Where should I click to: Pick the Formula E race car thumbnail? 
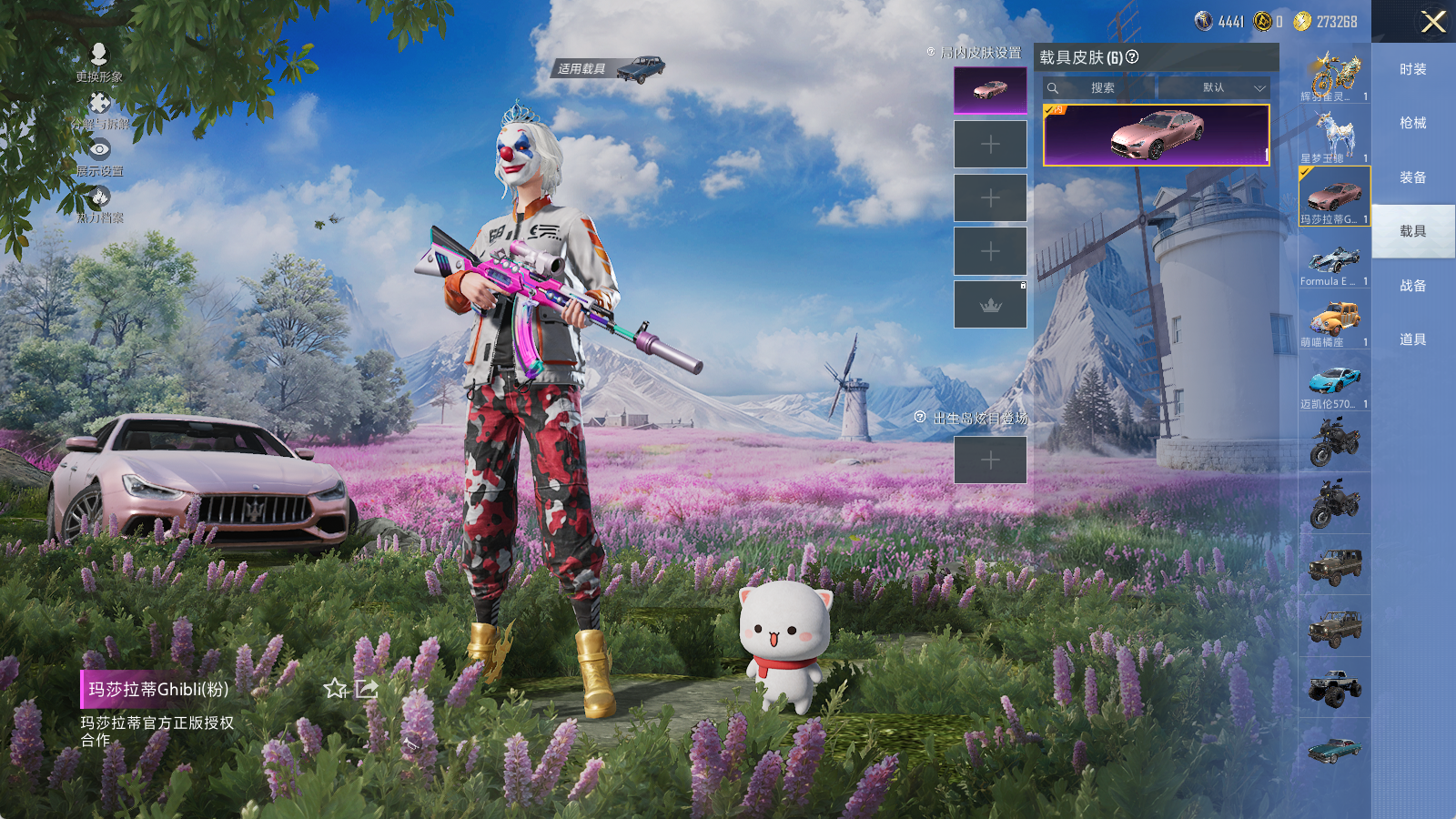click(x=1334, y=264)
